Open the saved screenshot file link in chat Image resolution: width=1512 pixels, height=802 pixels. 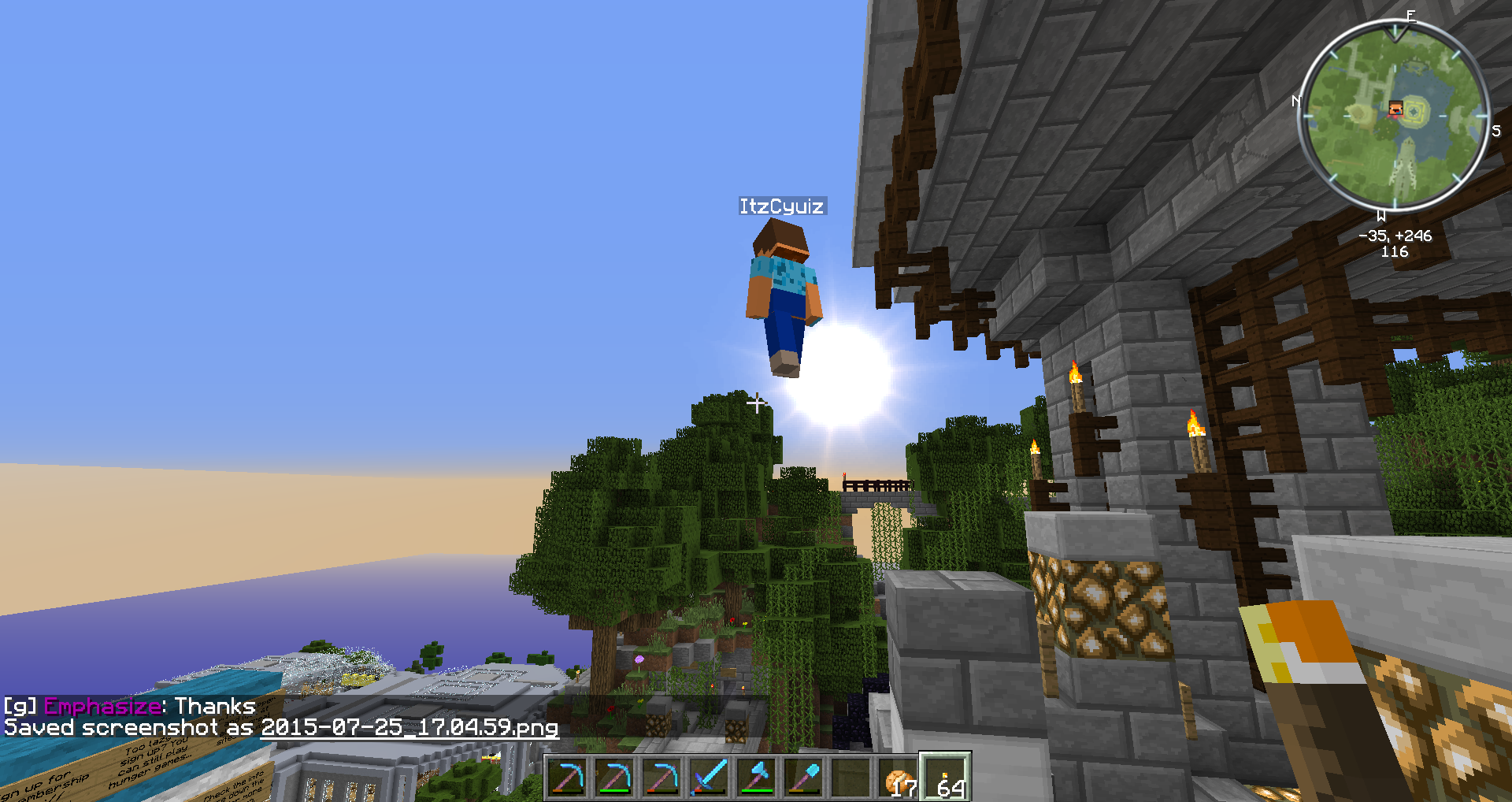coord(409,727)
